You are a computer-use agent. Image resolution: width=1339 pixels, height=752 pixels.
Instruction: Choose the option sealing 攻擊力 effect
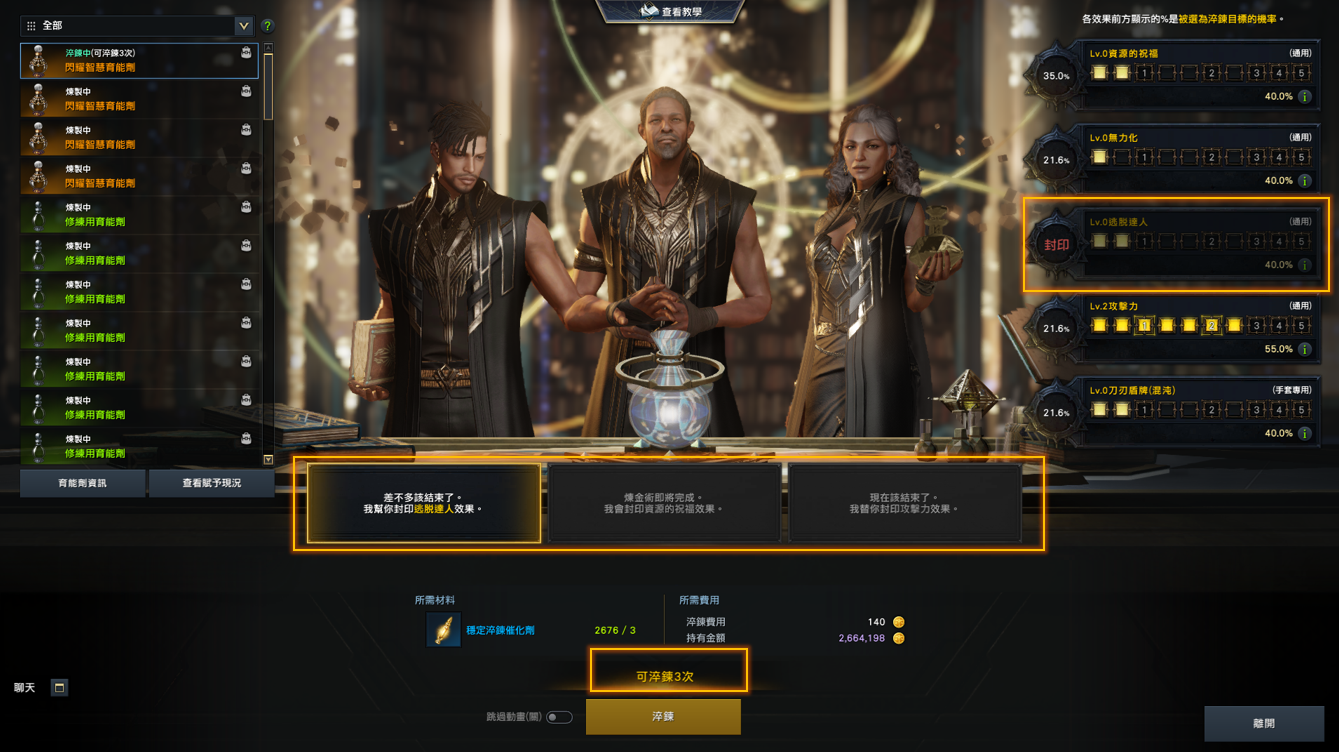905,503
